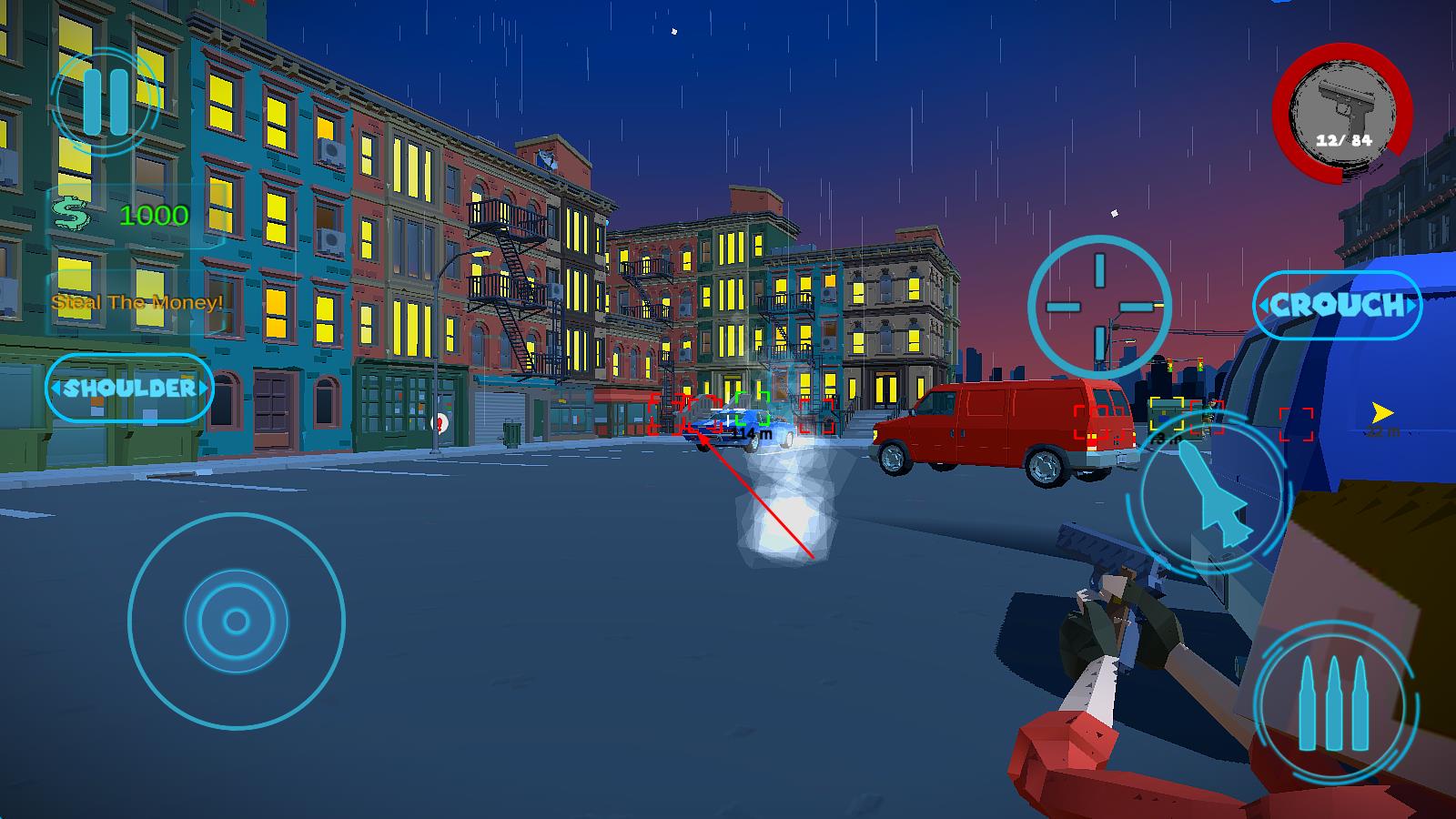Viewport: 1456px width, 819px height.
Task: Pause the game
Action: [x=106, y=100]
